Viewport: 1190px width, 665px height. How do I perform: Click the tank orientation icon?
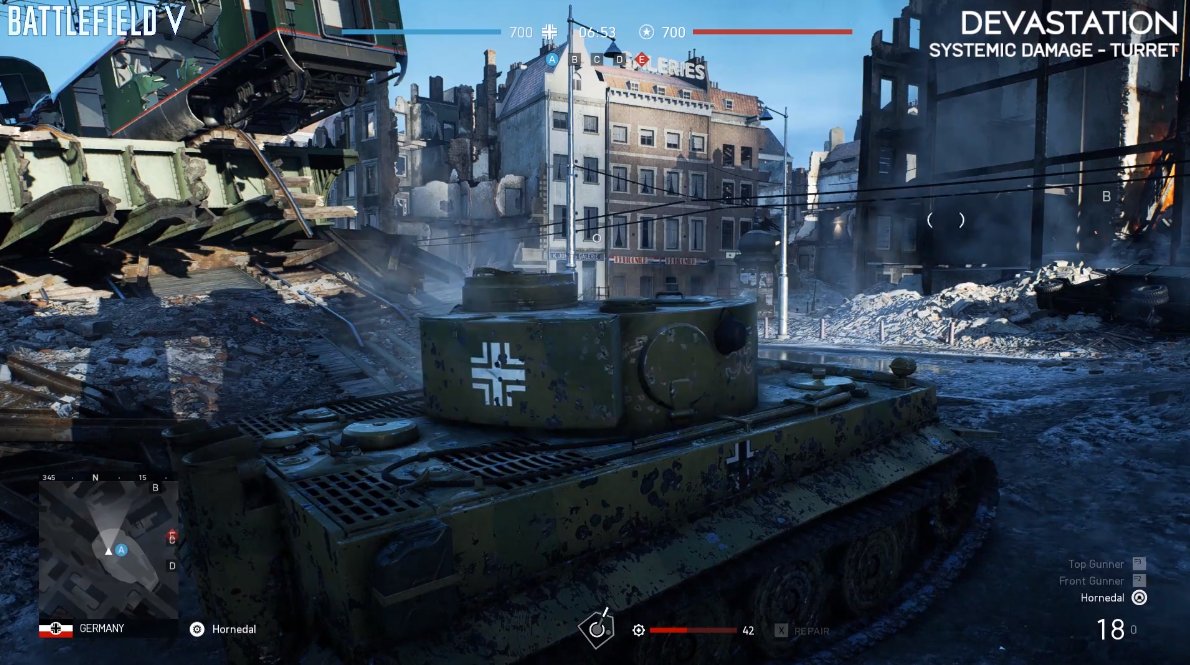(x=597, y=630)
